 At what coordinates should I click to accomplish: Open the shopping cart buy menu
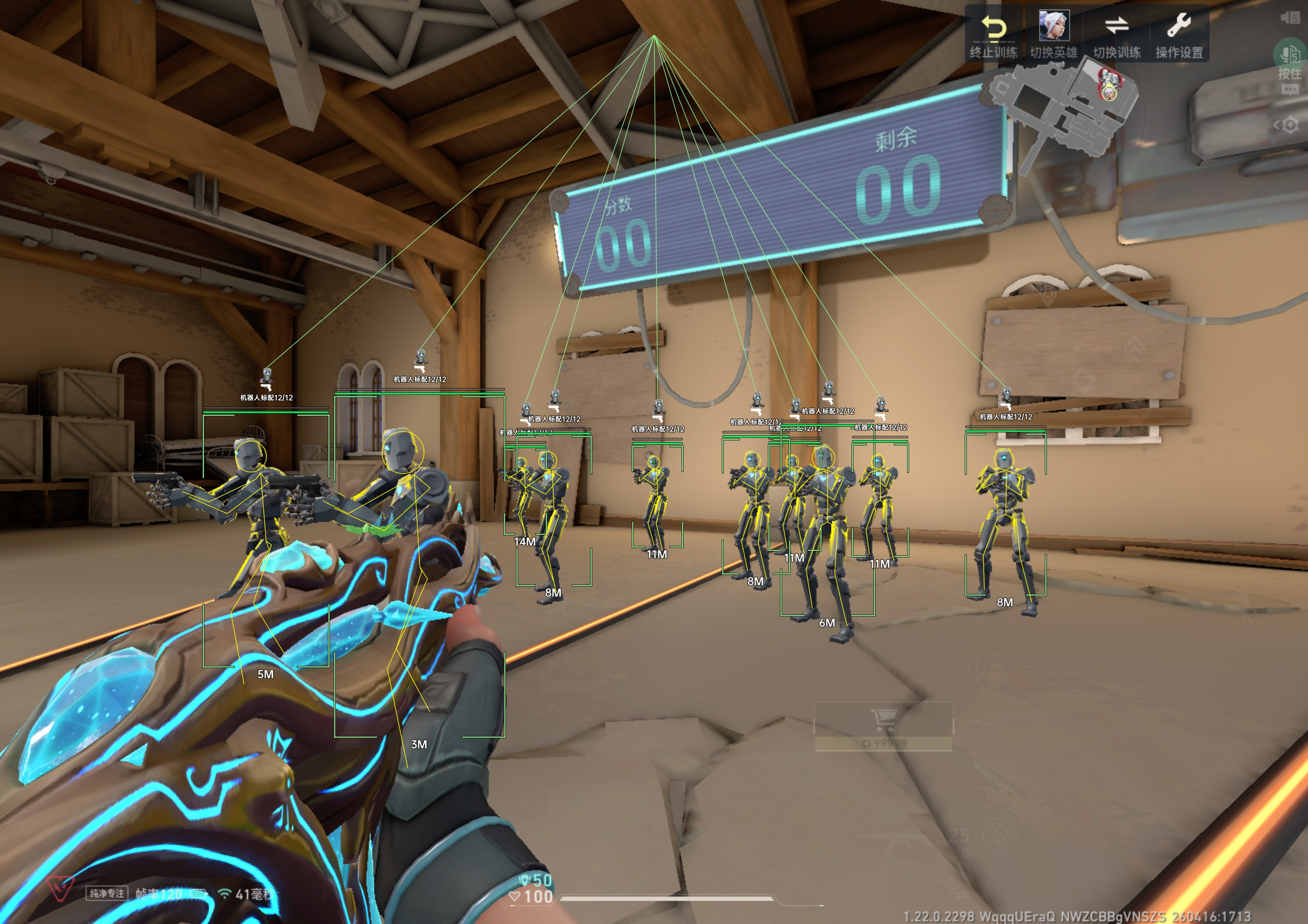point(883,721)
